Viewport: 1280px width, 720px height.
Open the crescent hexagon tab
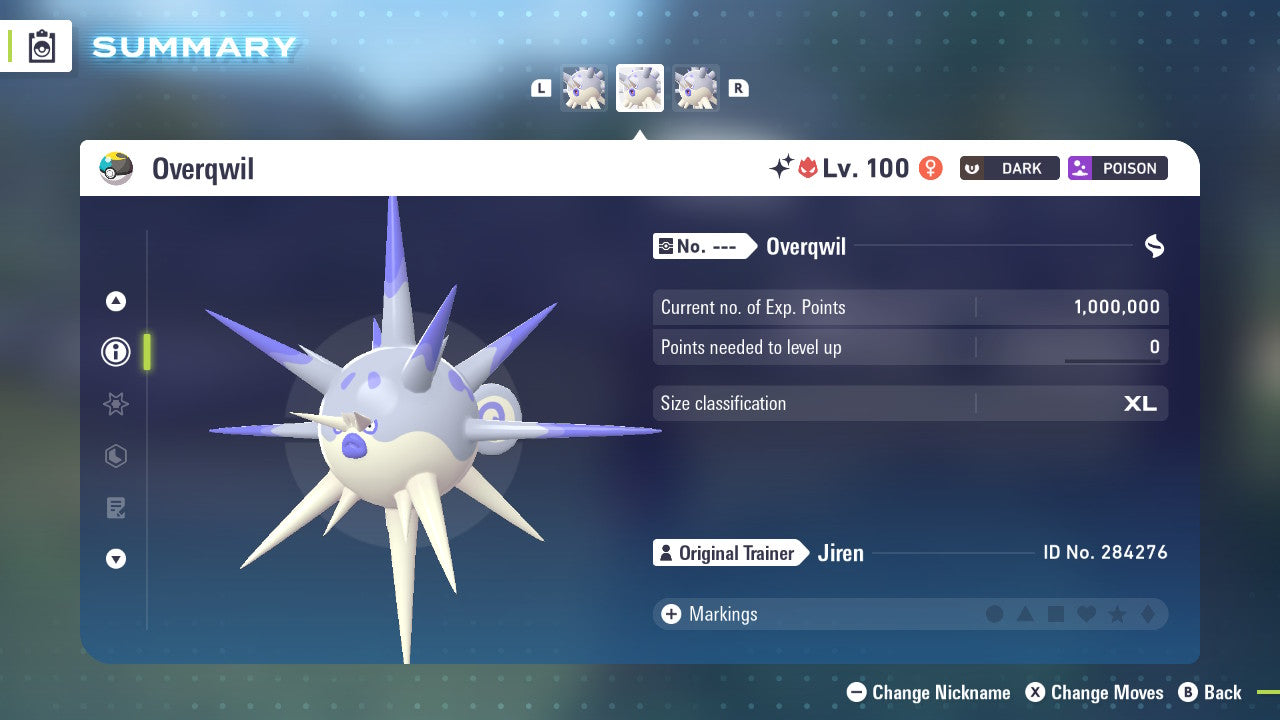[116, 456]
